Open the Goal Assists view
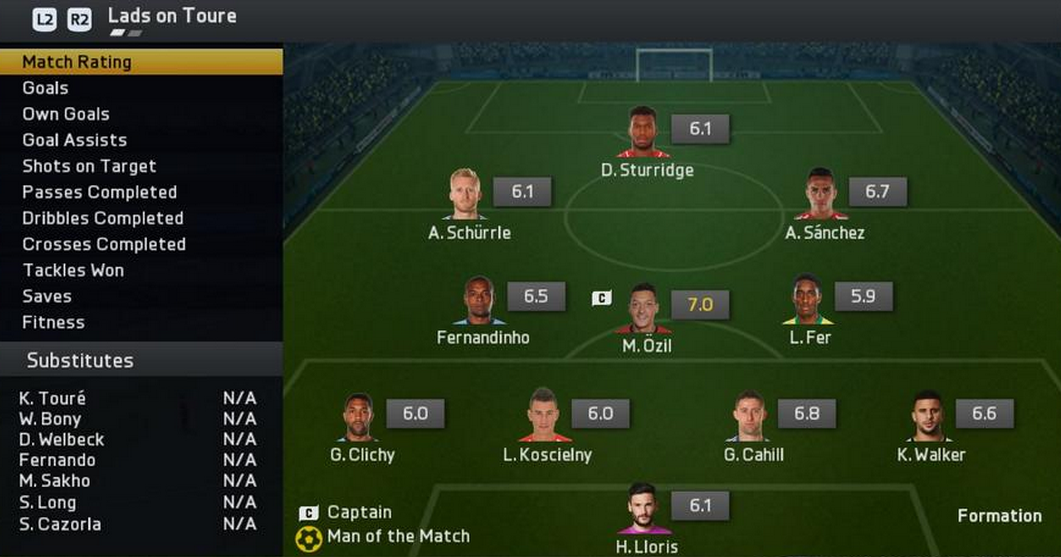The image size is (1061, 557). point(75,140)
